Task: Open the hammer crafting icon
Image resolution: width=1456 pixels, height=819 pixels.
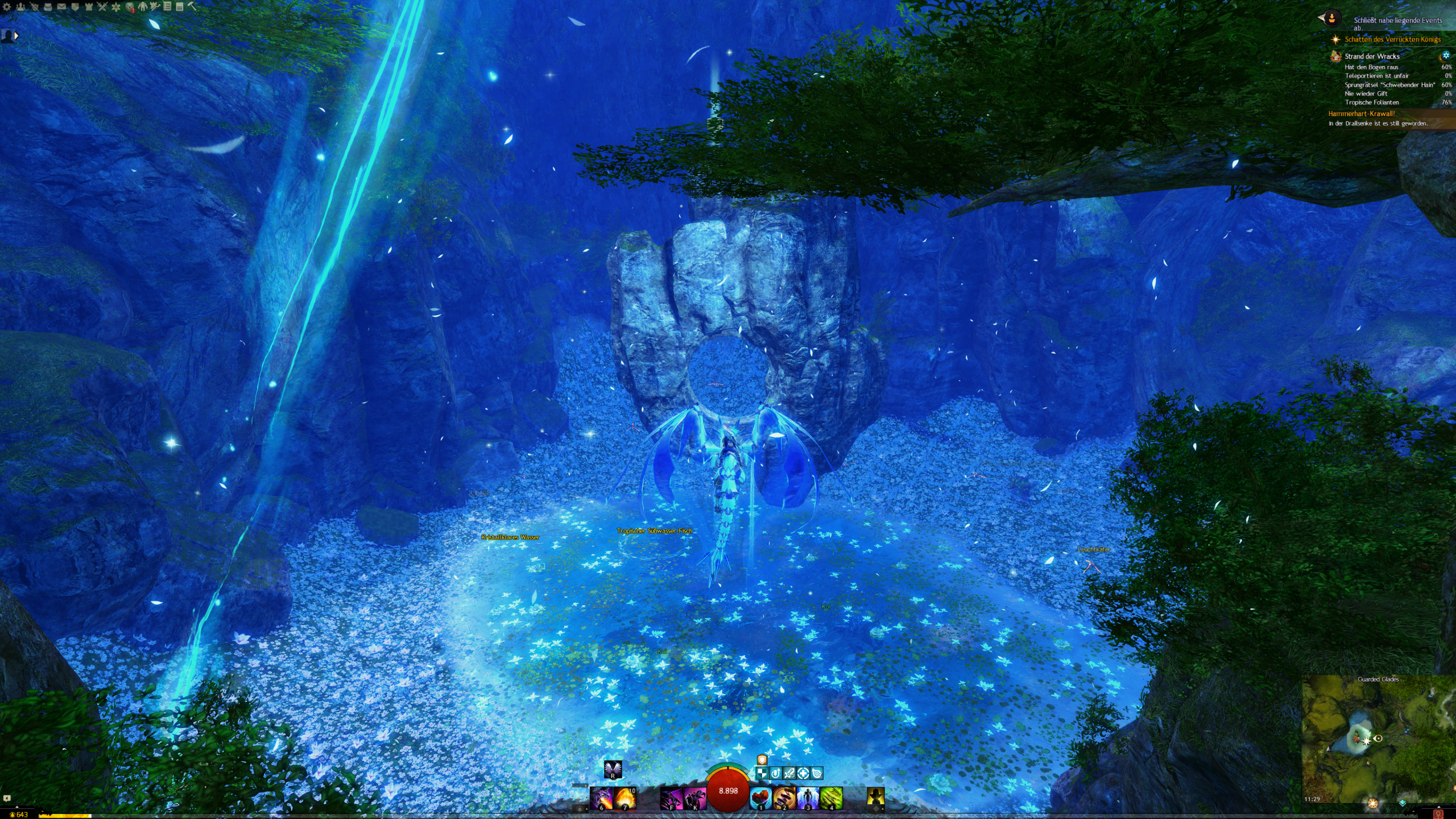Action: (x=192, y=7)
